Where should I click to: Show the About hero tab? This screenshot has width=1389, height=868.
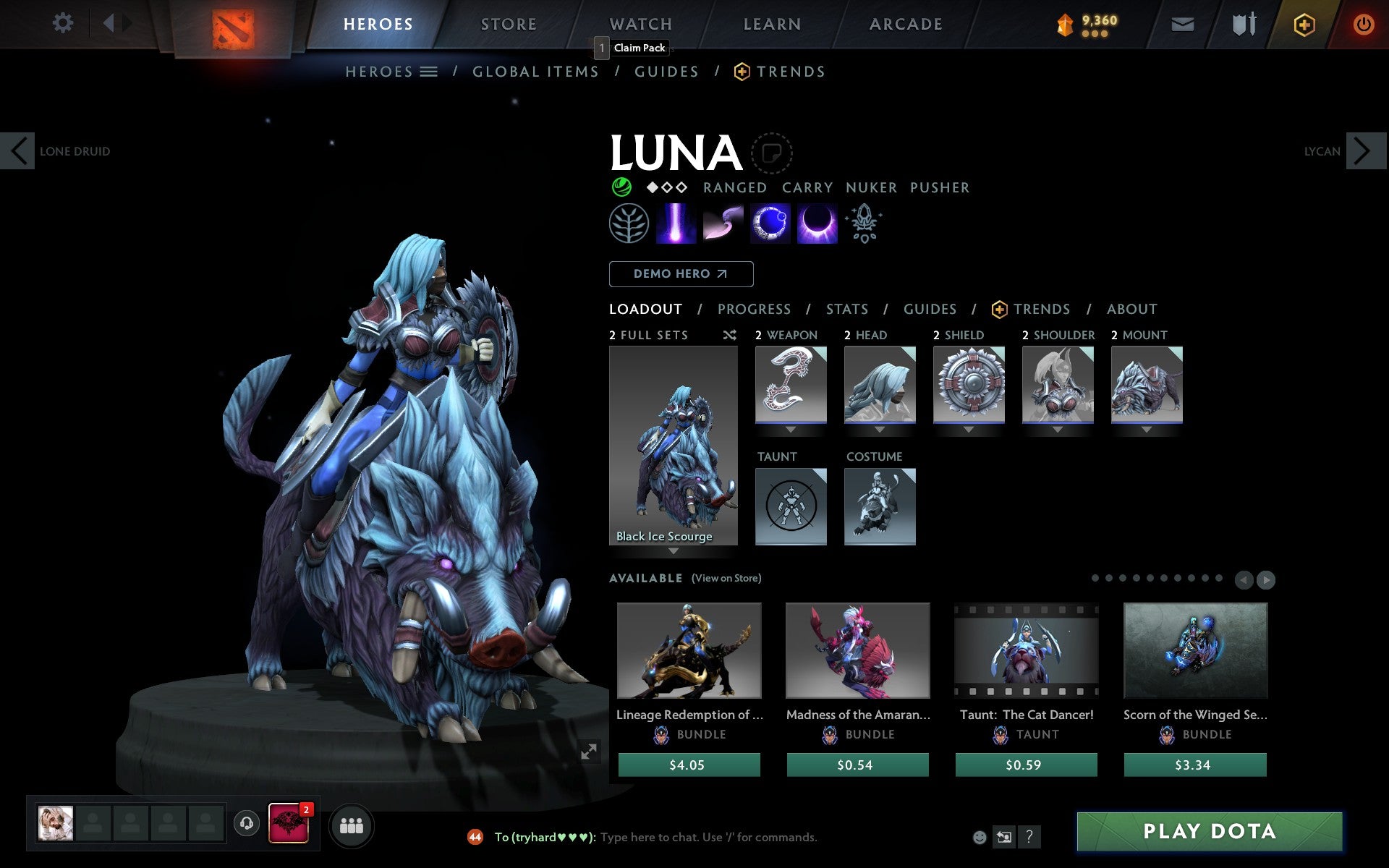[x=1131, y=310]
